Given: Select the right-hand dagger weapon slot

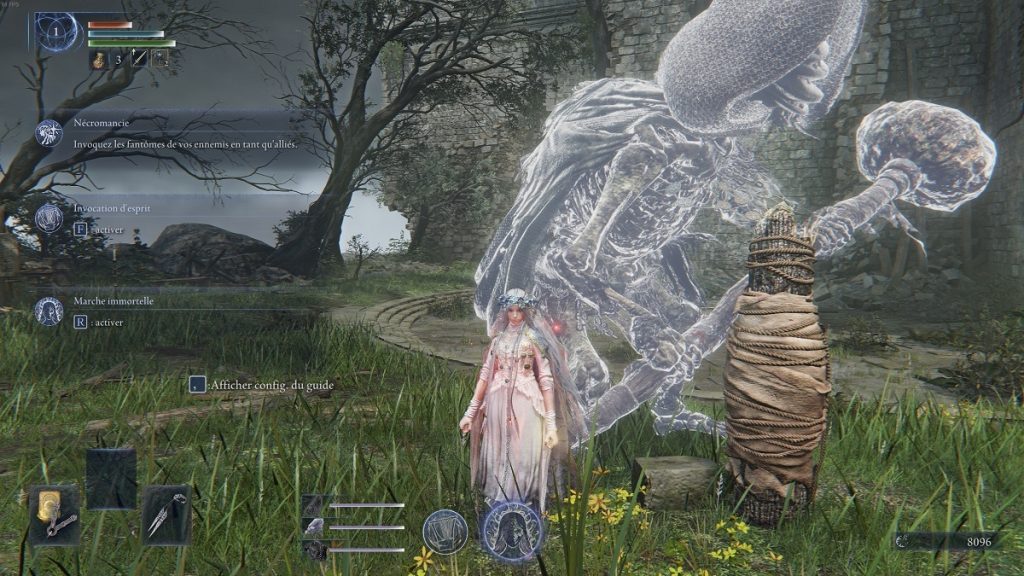Looking at the screenshot, I should [165, 515].
